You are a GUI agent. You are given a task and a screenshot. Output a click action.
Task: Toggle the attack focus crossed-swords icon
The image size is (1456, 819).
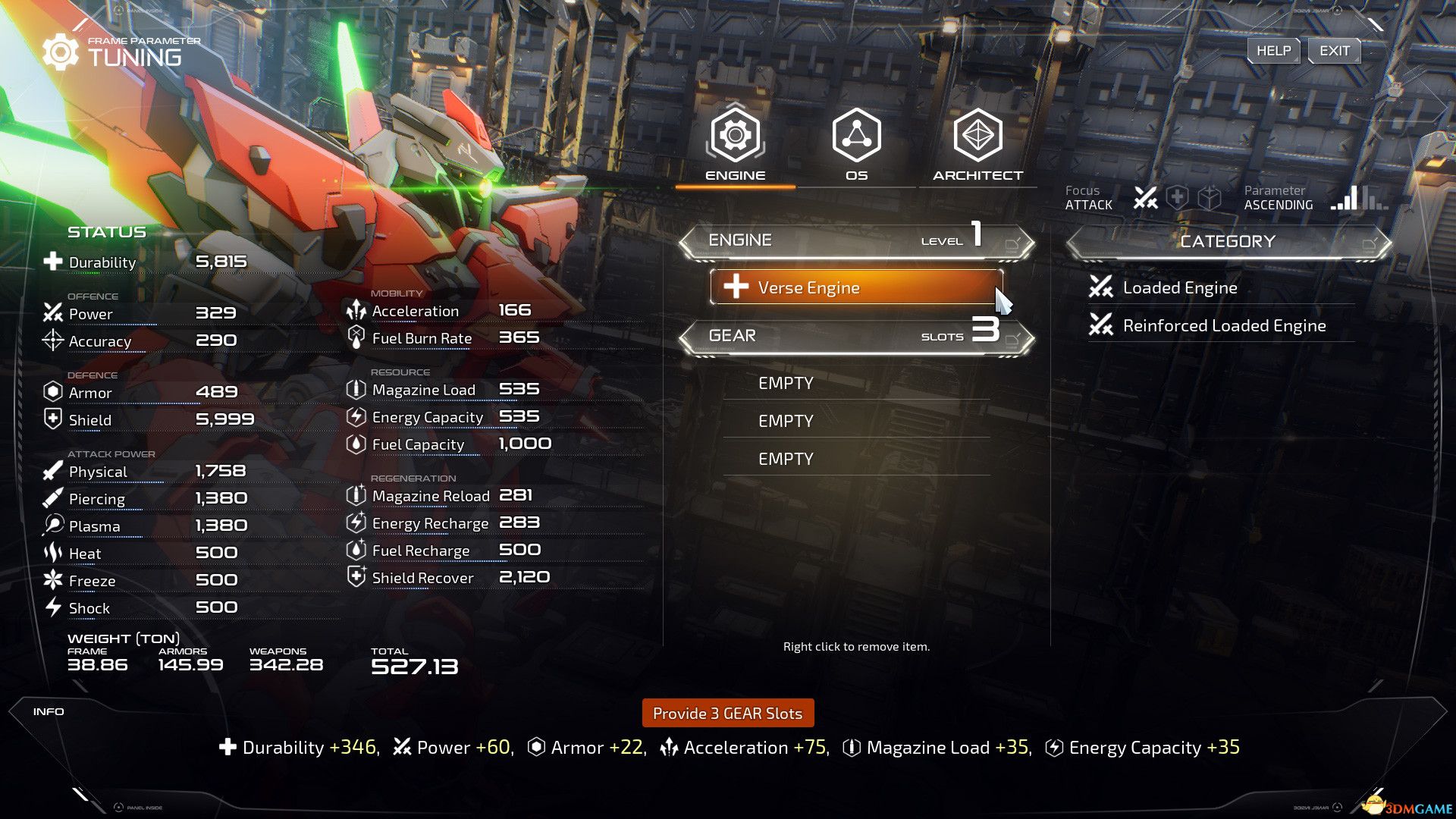click(1145, 198)
